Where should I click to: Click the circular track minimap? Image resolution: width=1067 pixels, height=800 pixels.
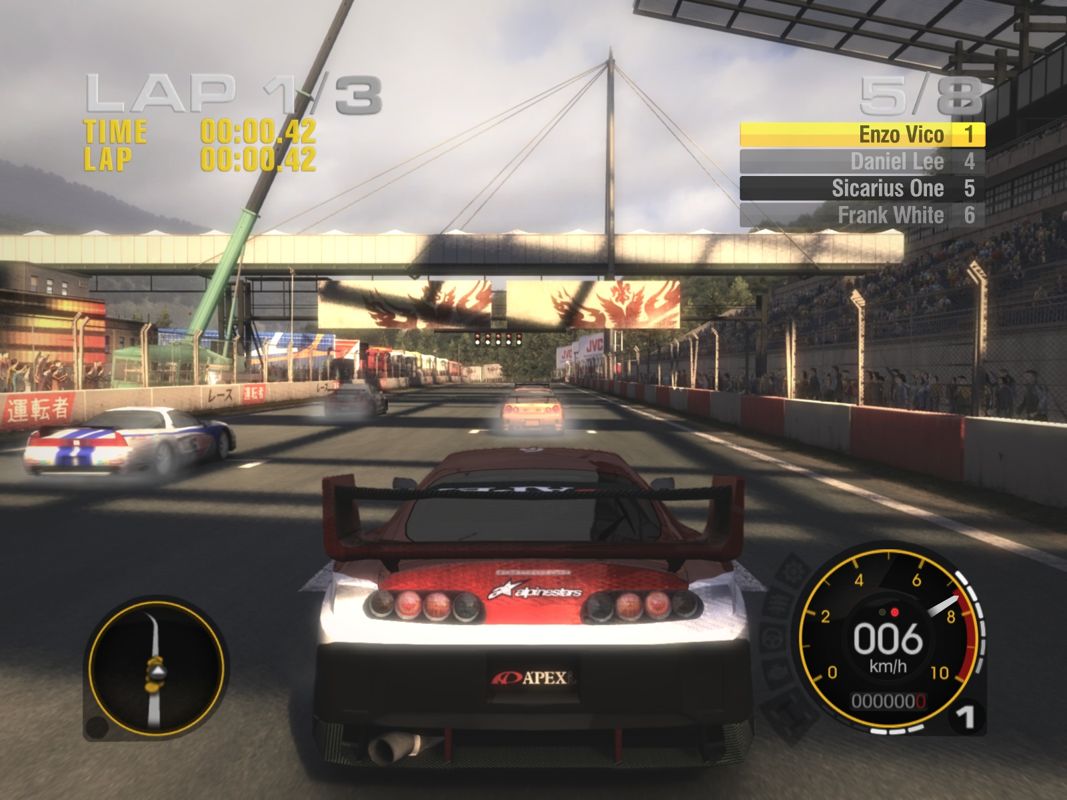(155, 667)
